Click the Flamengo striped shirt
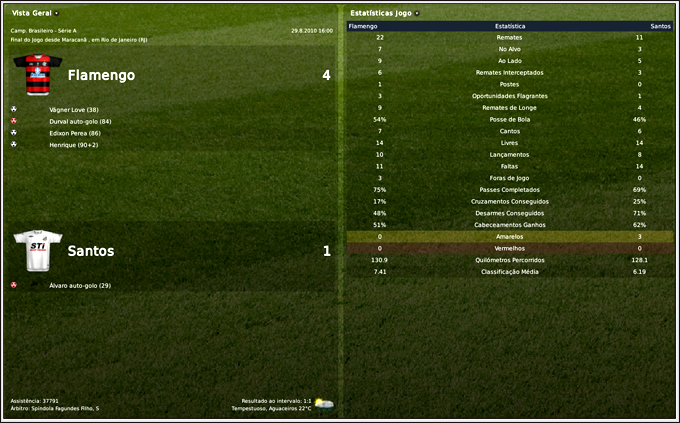Image resolution: width=680 pixels, height=423 pixels. (37, 73)
